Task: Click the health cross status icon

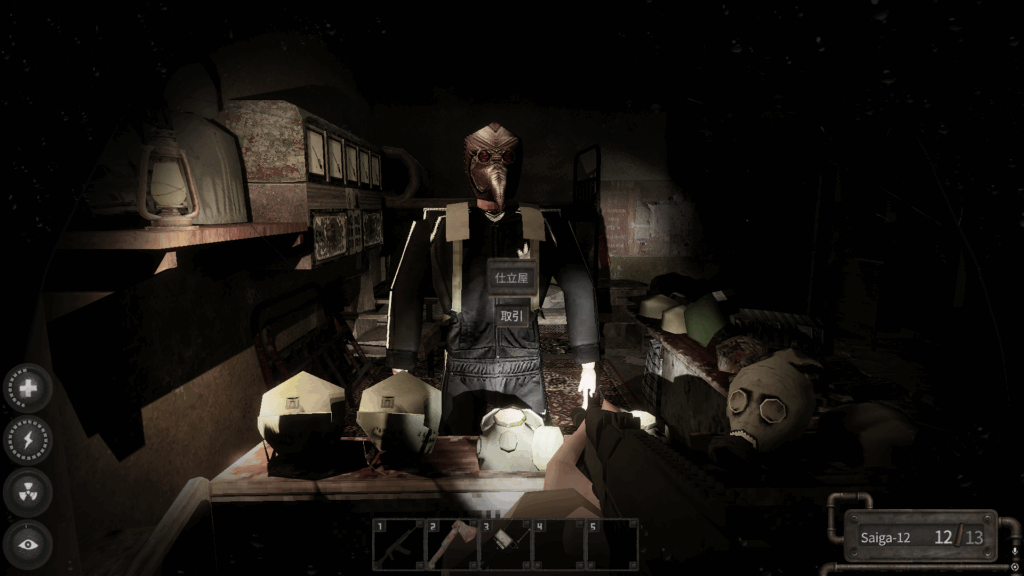Action: point(28,388)
